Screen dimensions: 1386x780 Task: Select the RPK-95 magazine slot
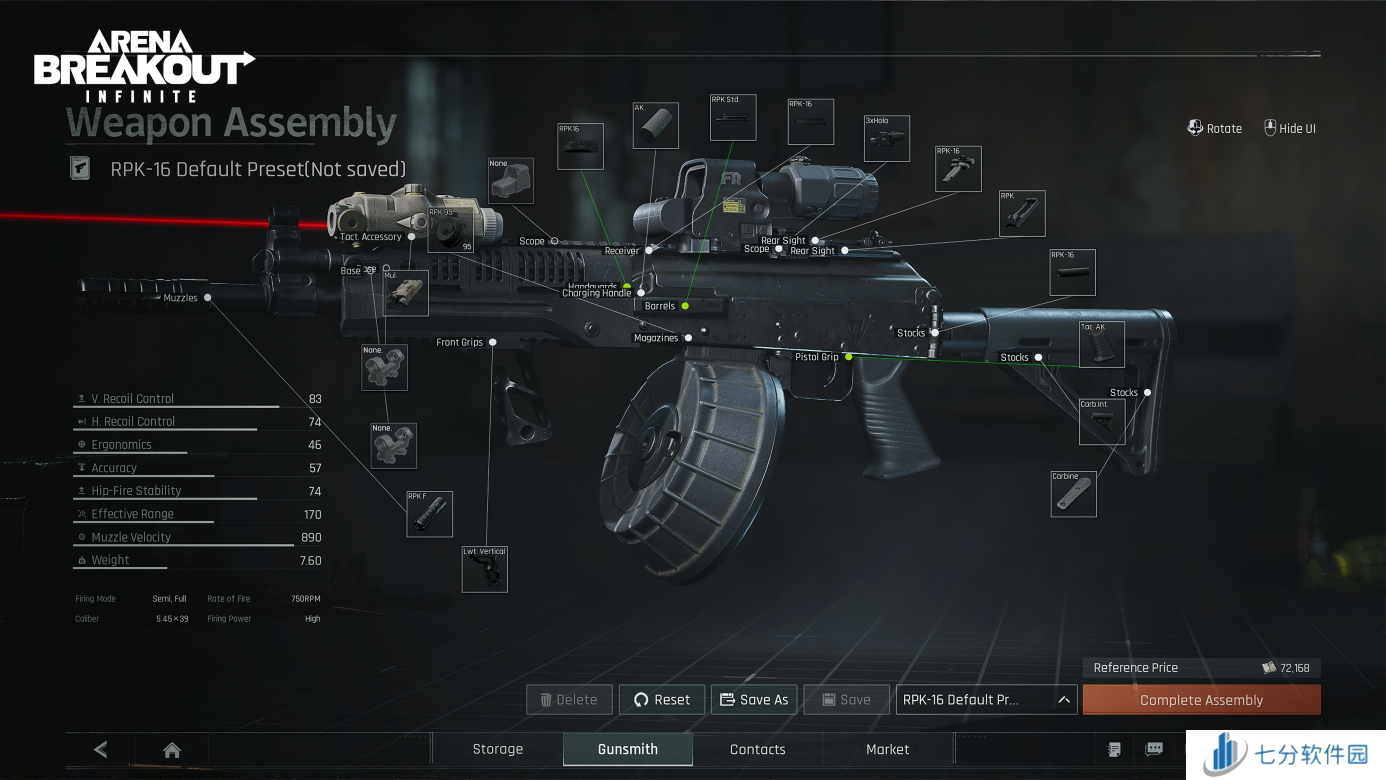(x=451, y=230)
